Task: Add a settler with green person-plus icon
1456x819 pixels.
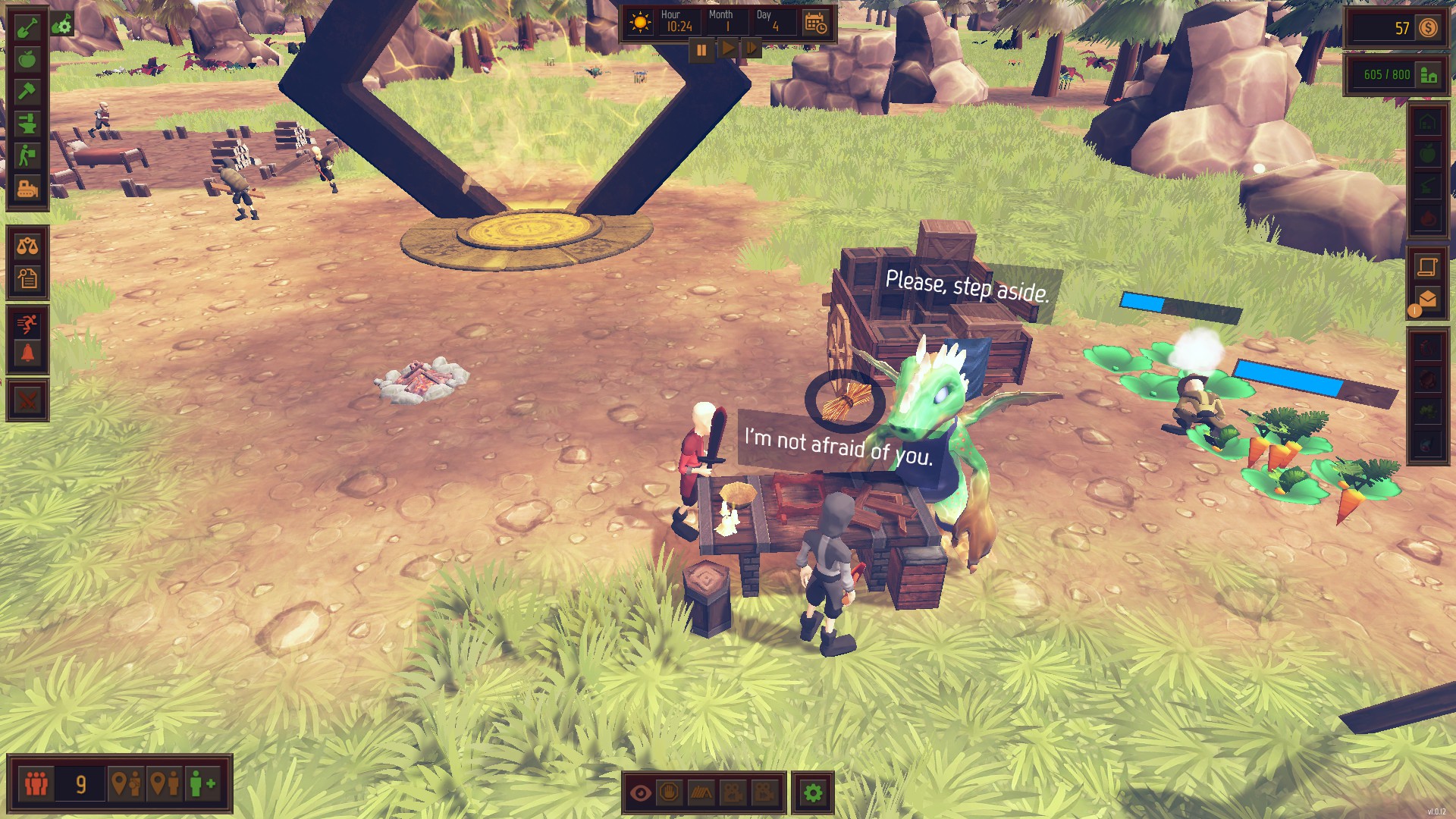Action: click(x=202, y=783)
